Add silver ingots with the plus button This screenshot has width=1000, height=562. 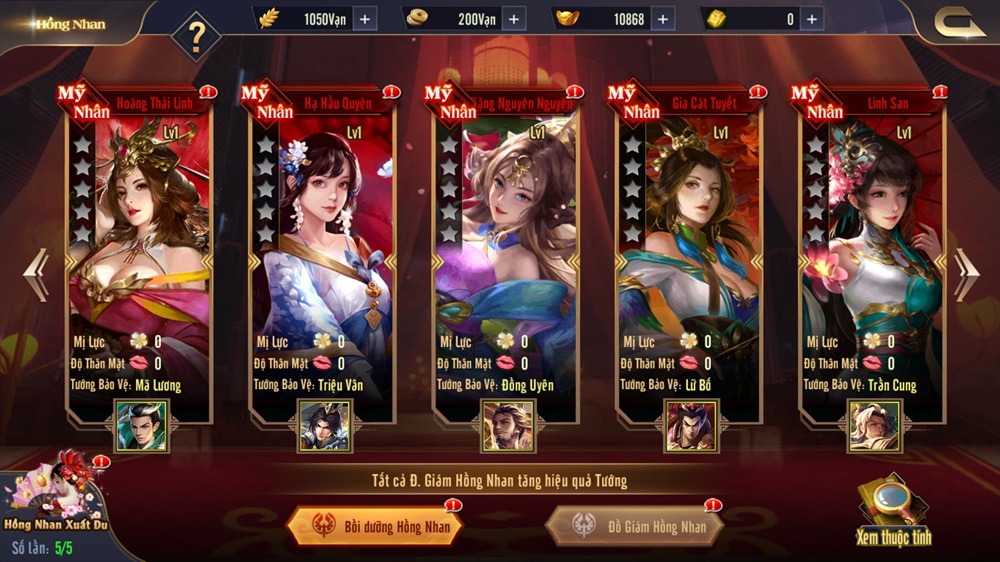point(662,18)
